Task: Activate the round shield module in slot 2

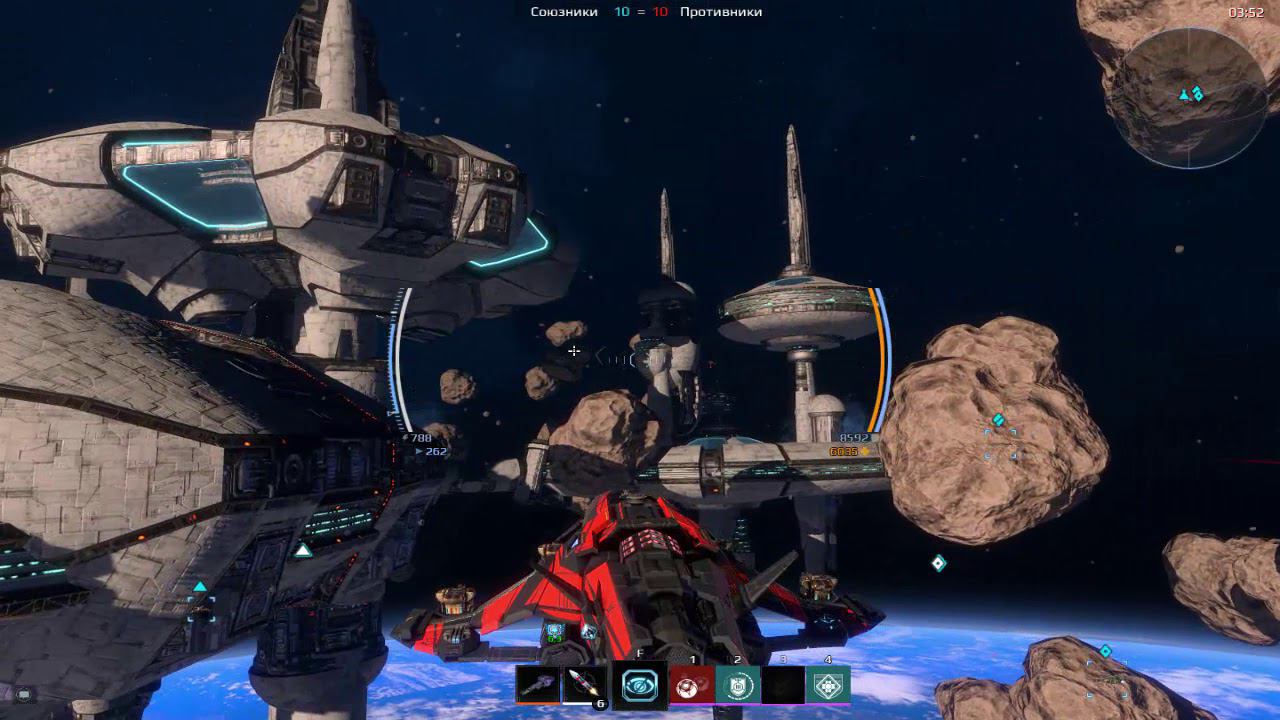Action: click(737, 685)
